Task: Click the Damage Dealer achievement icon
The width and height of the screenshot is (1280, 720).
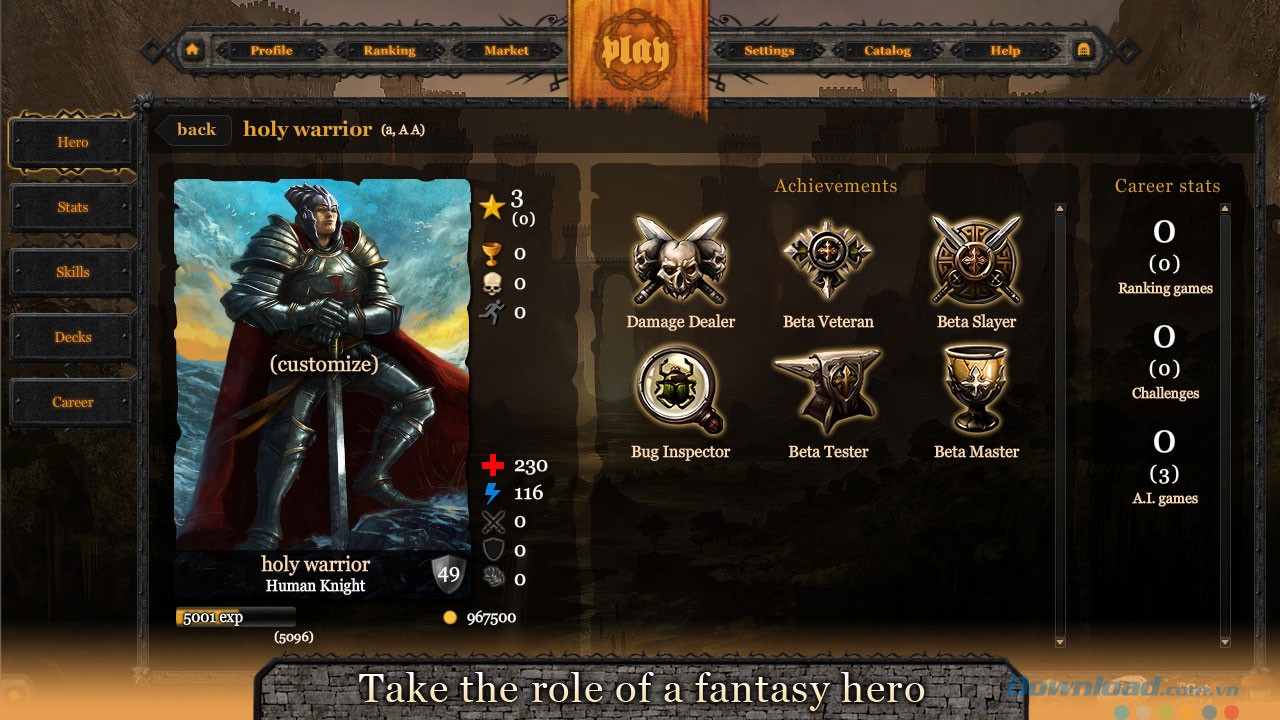Action: click(680, 258)
